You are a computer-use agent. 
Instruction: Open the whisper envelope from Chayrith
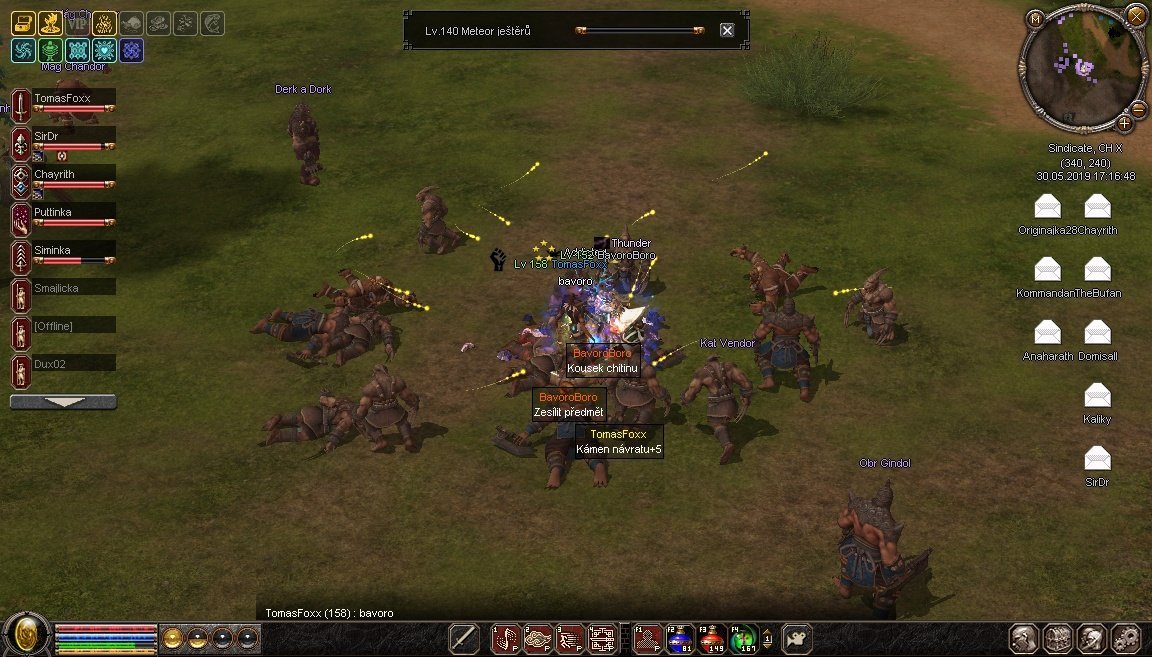1097,207
